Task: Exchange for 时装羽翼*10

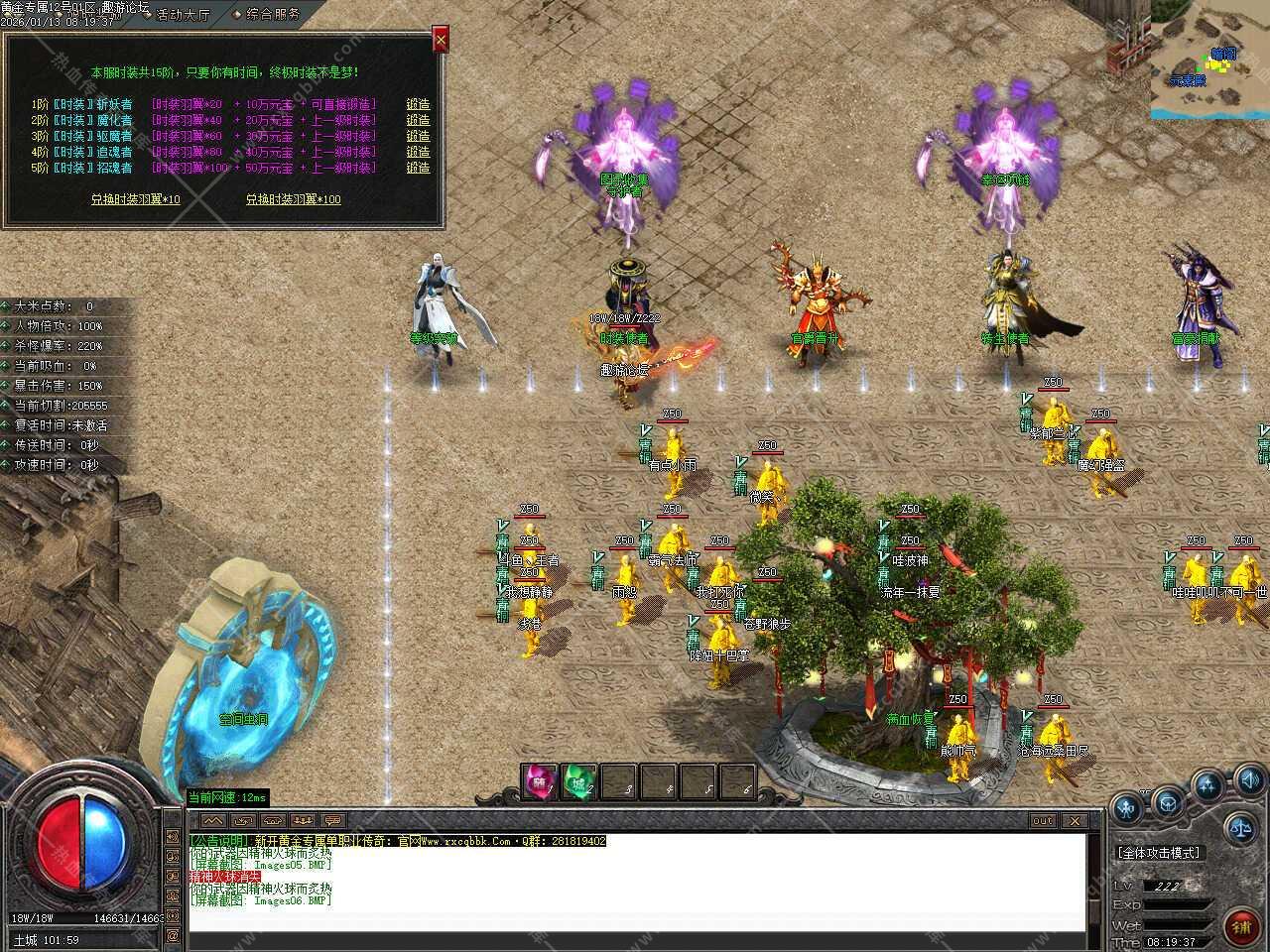Action: pos(136,199)
